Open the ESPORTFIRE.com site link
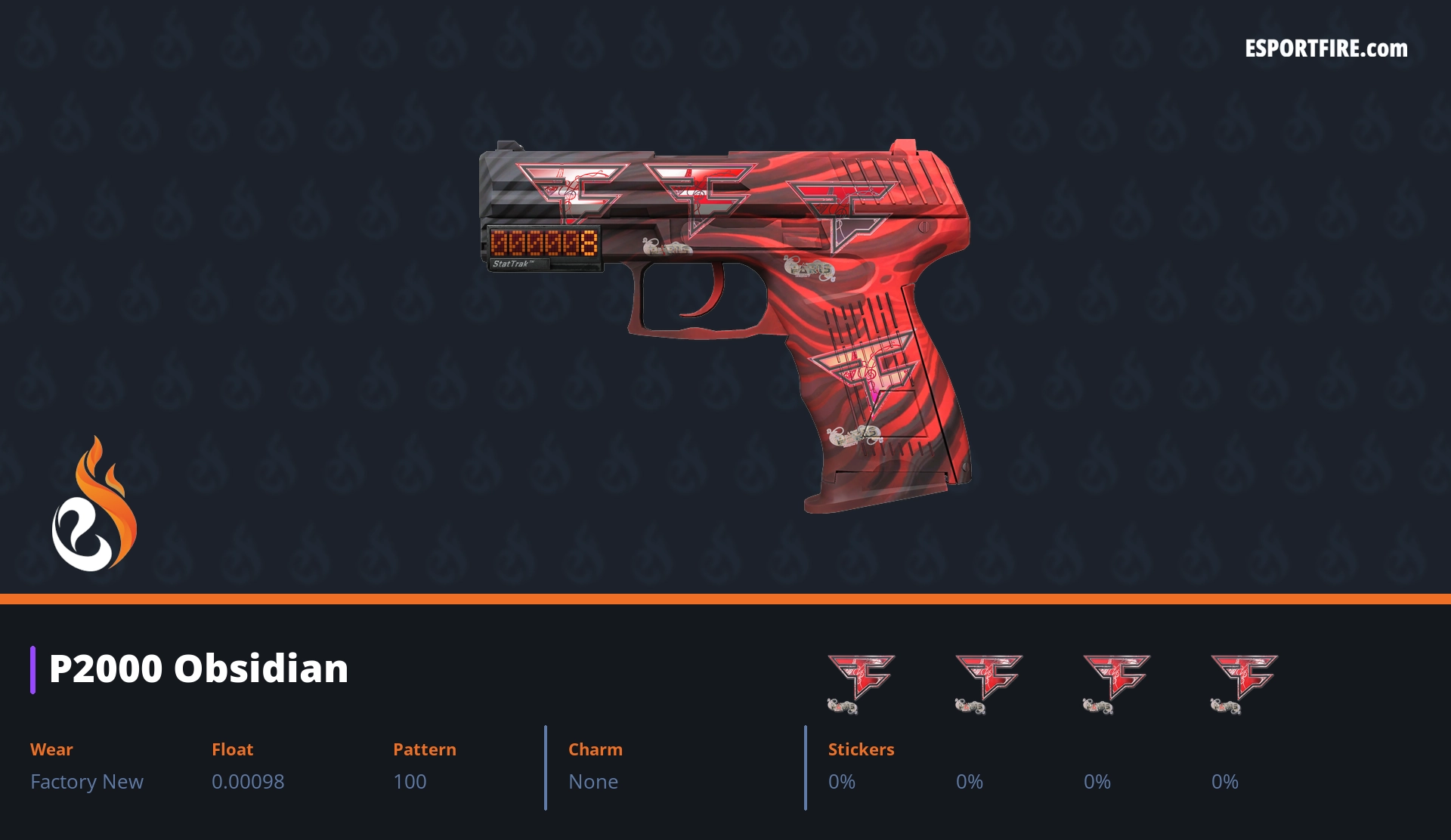 (x=1326, y=49)
